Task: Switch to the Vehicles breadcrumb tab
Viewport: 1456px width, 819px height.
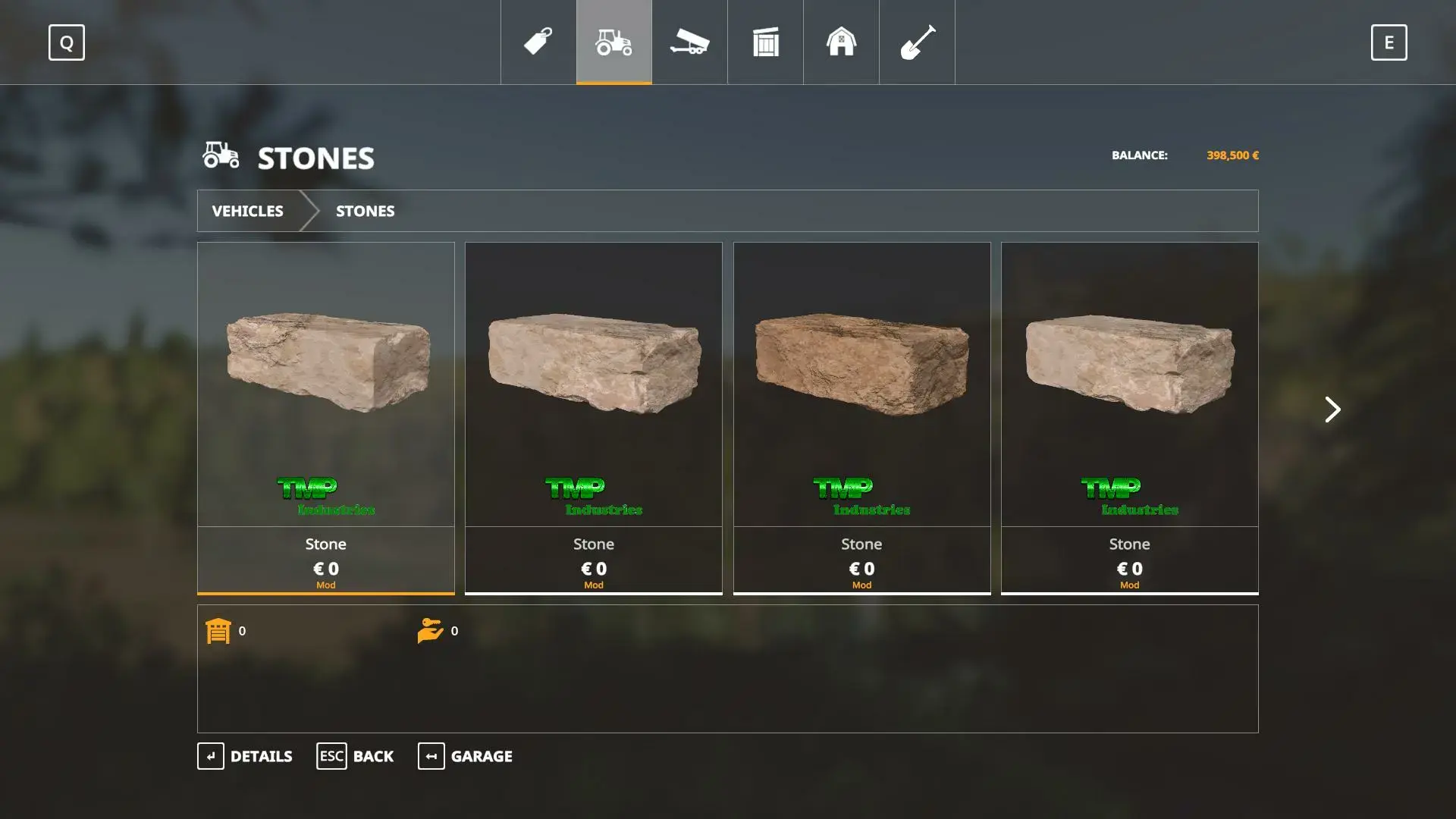Action: (x=248, y=211)
